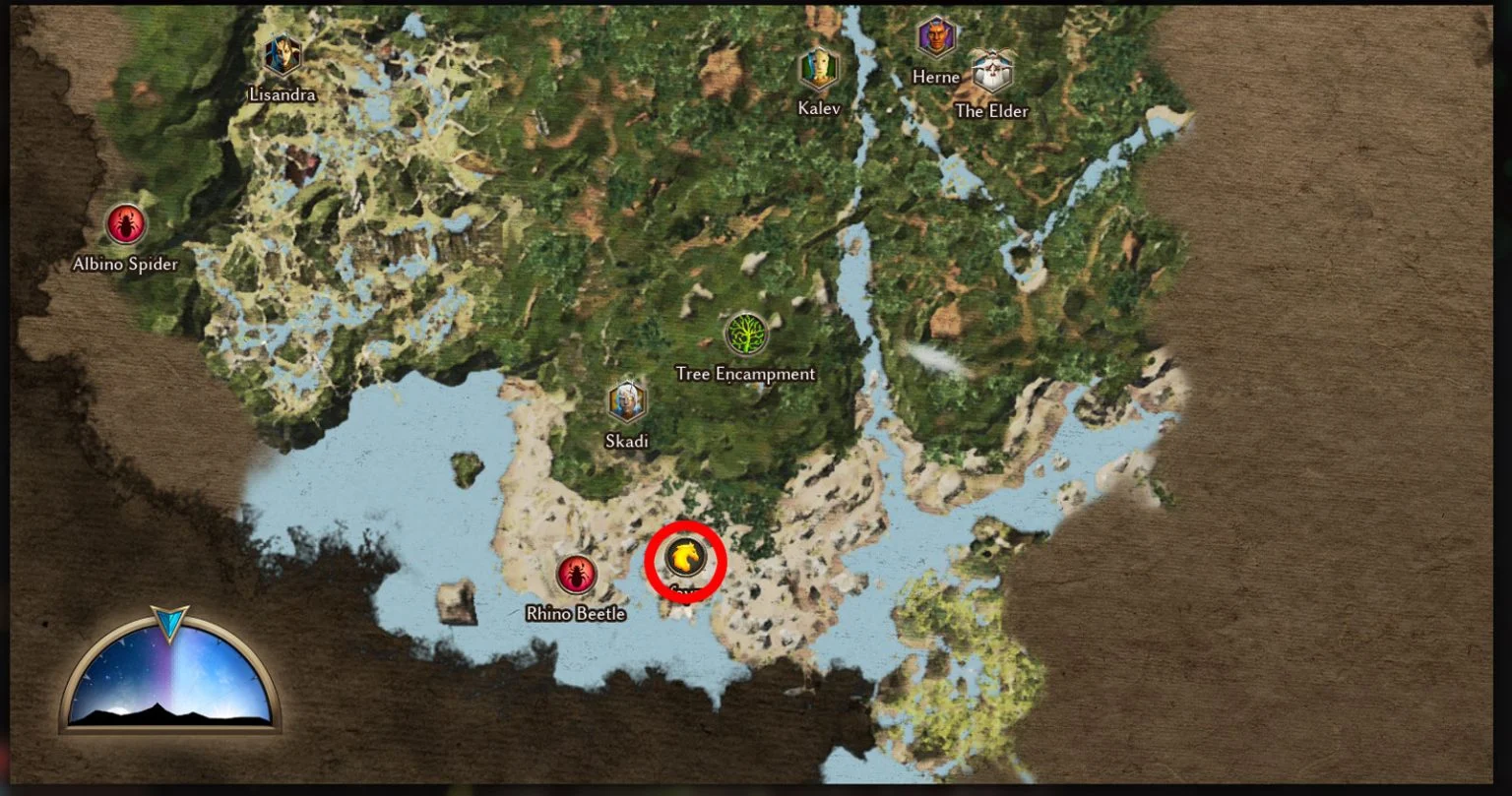Select the golden horse marker inside red circle

click(685, 559)
